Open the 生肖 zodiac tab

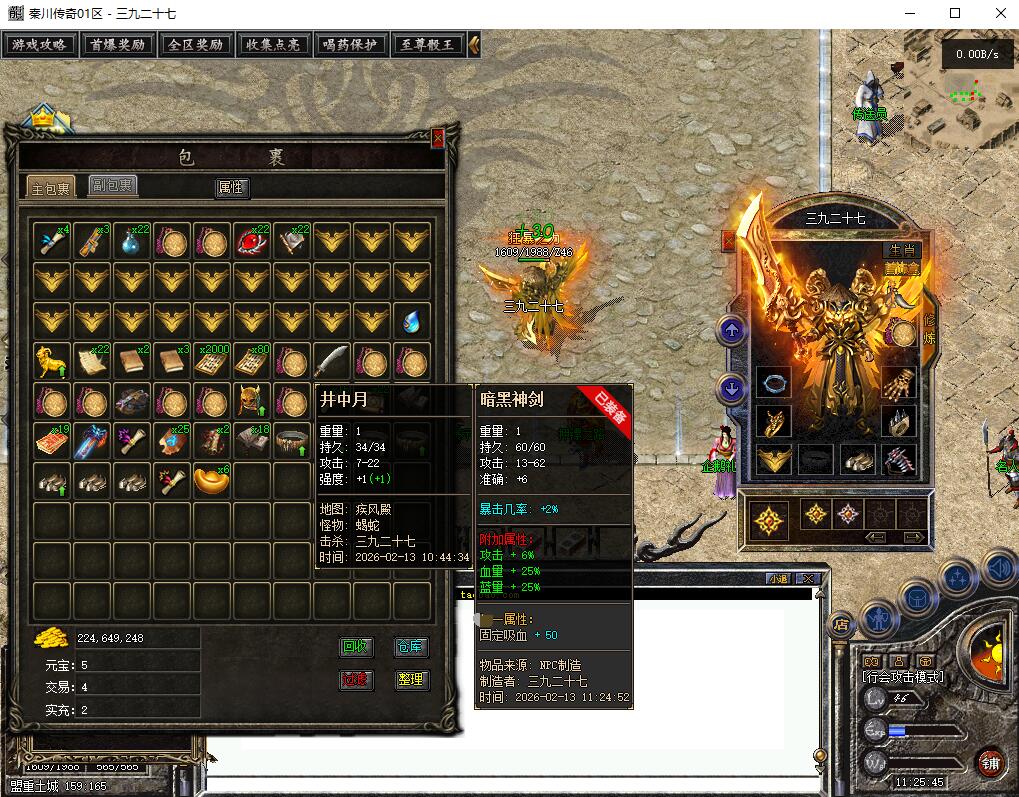click(904, 250)
